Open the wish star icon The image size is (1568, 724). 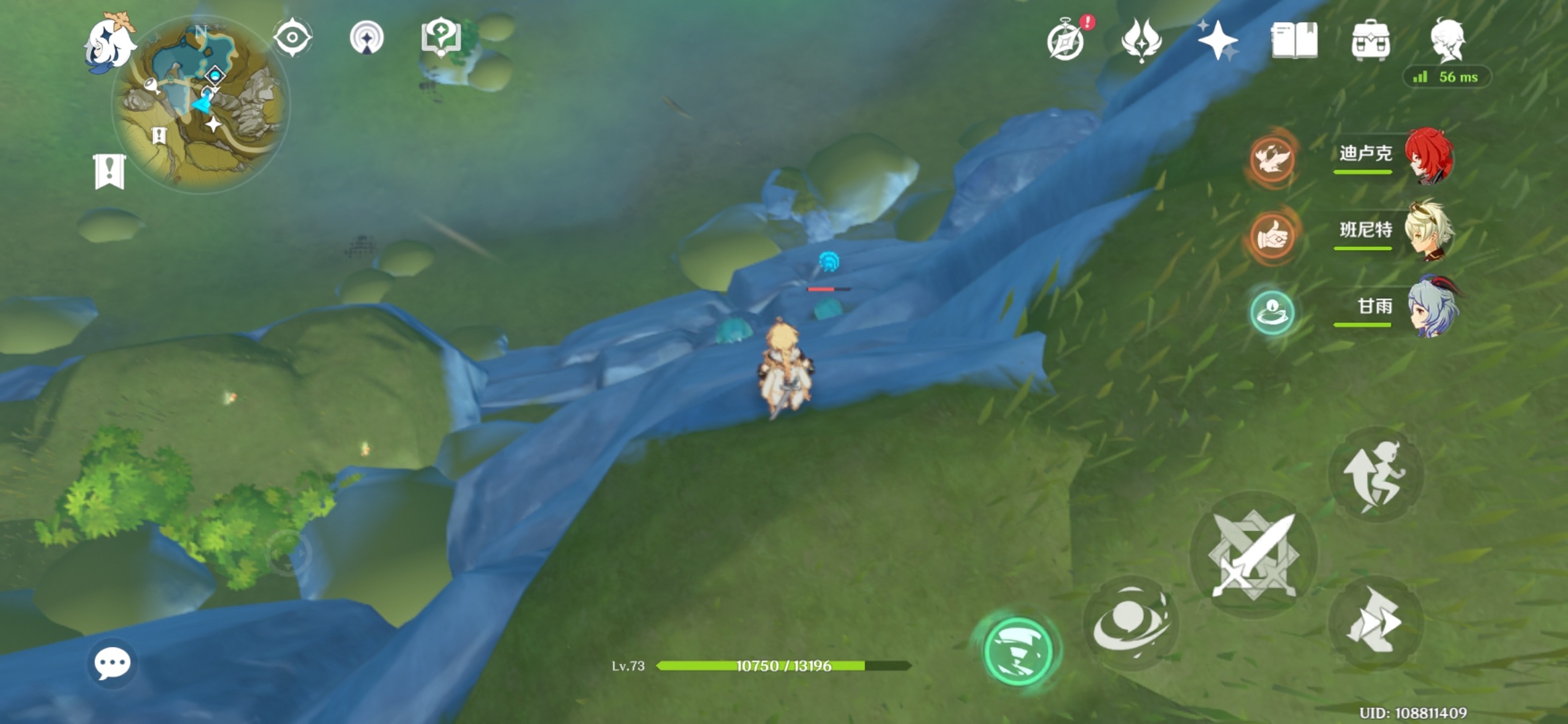click(1217, 40)
